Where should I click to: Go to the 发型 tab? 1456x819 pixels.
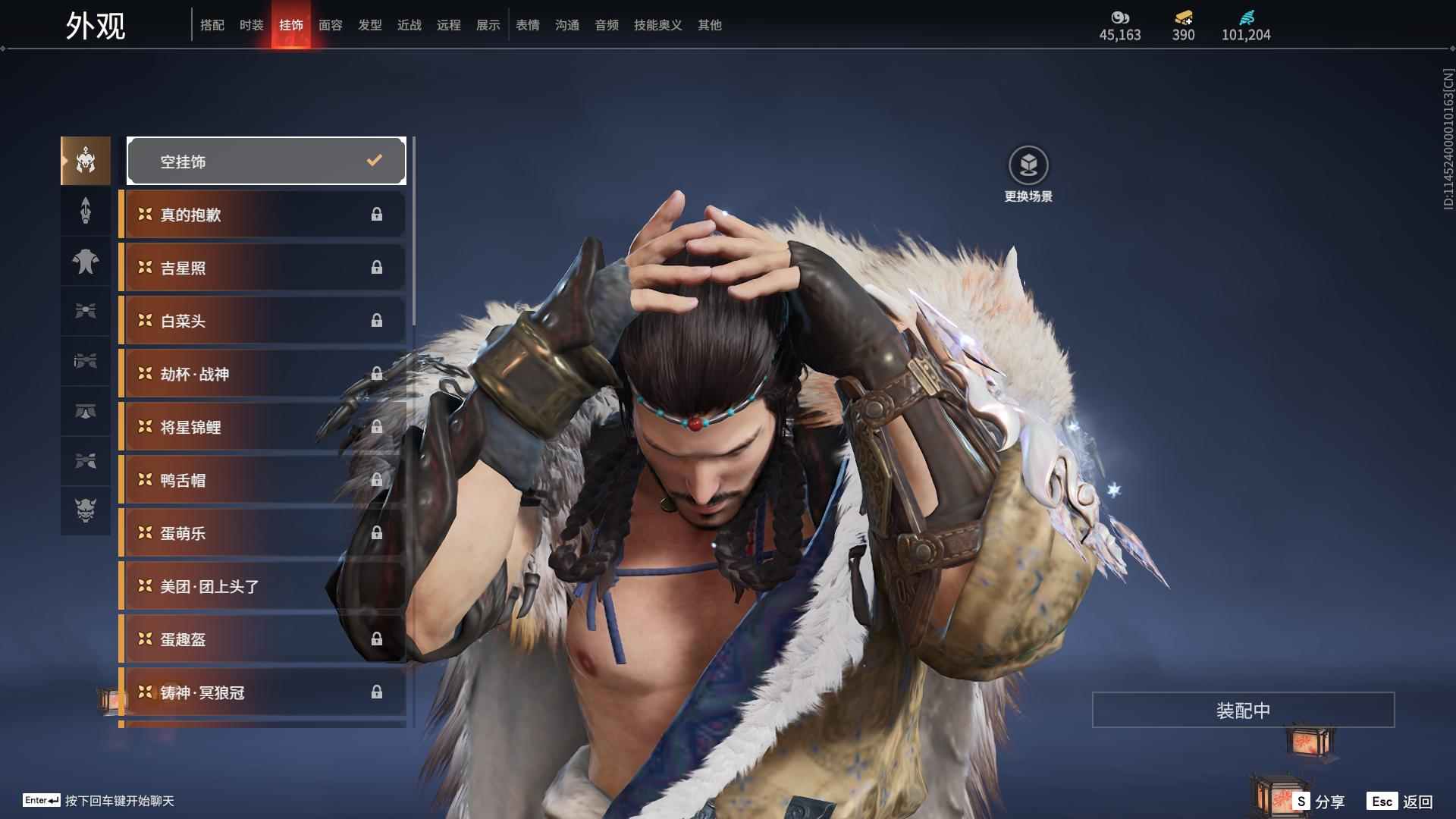[369, 25]
